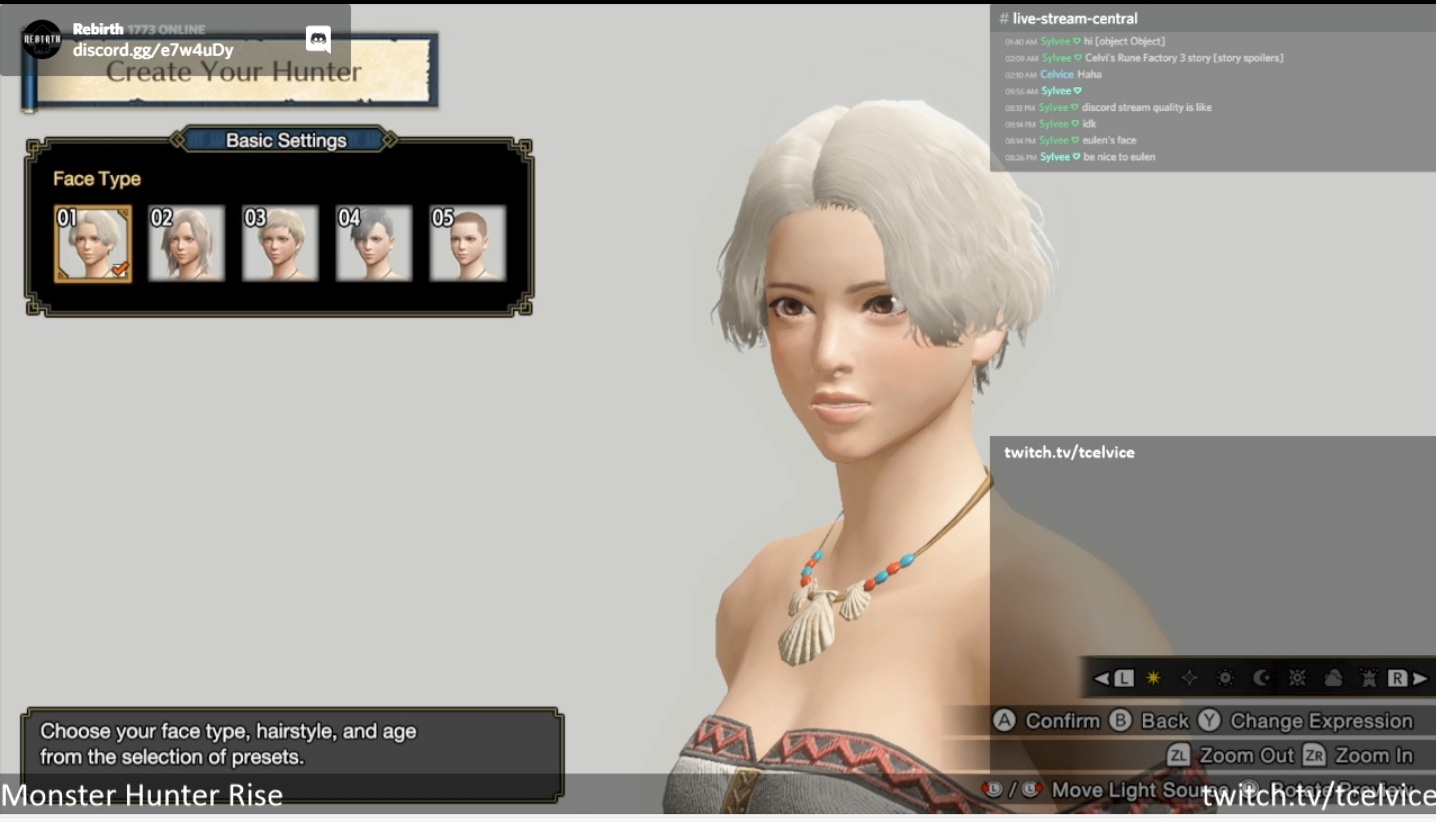Image resolution: width=1436 pixels, height=833 pixels.
Task: Expand the Basic Settings header
Action: coord(284,140)
